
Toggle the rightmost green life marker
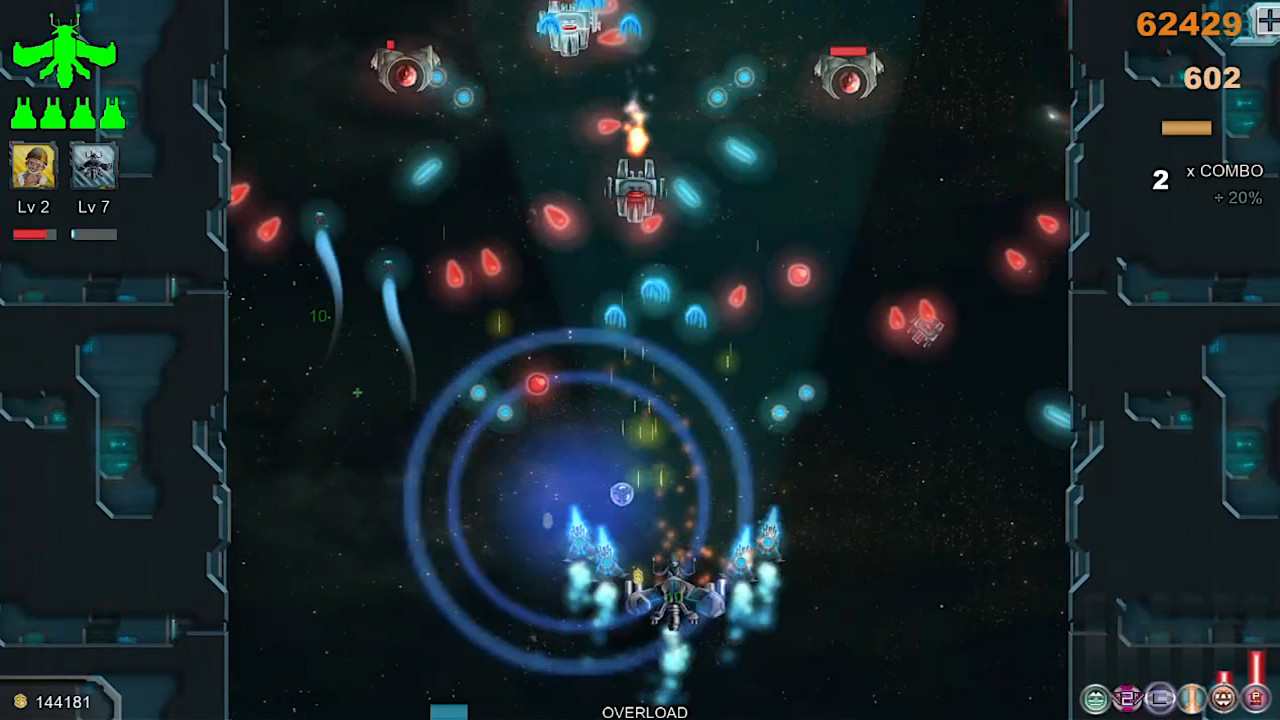point(112,112)
